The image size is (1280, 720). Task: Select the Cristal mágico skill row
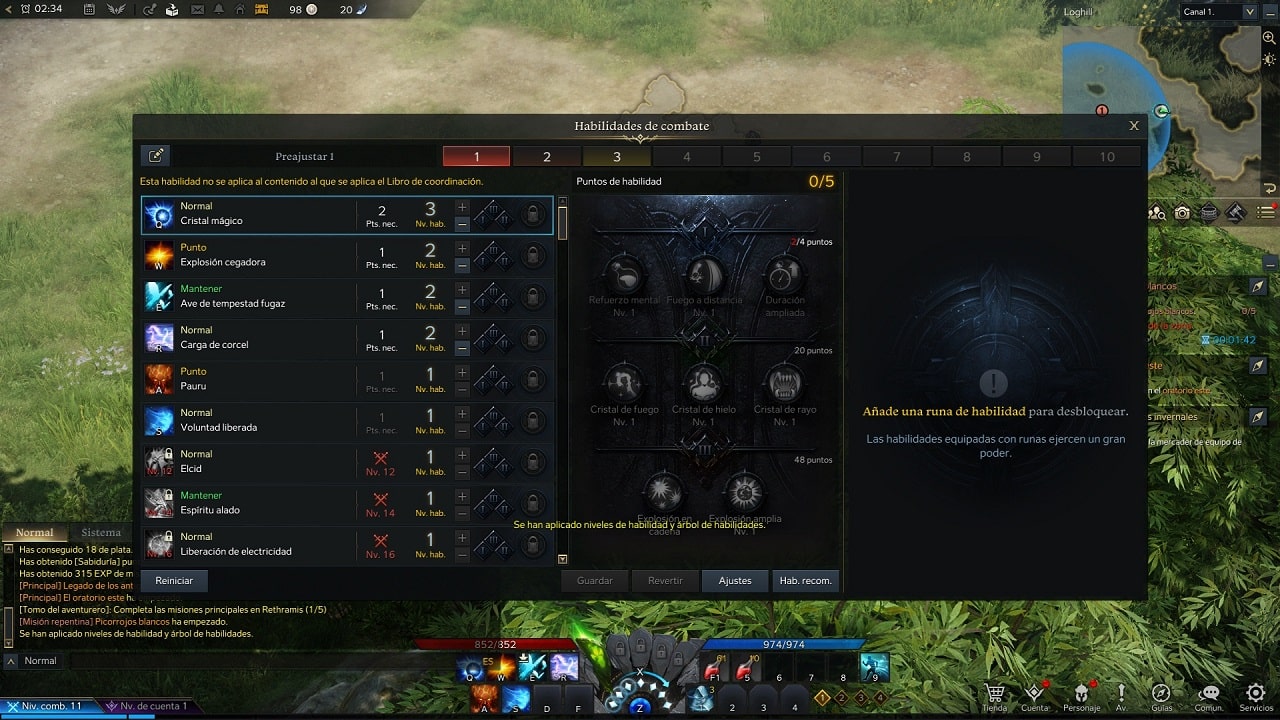pos(250,215)
